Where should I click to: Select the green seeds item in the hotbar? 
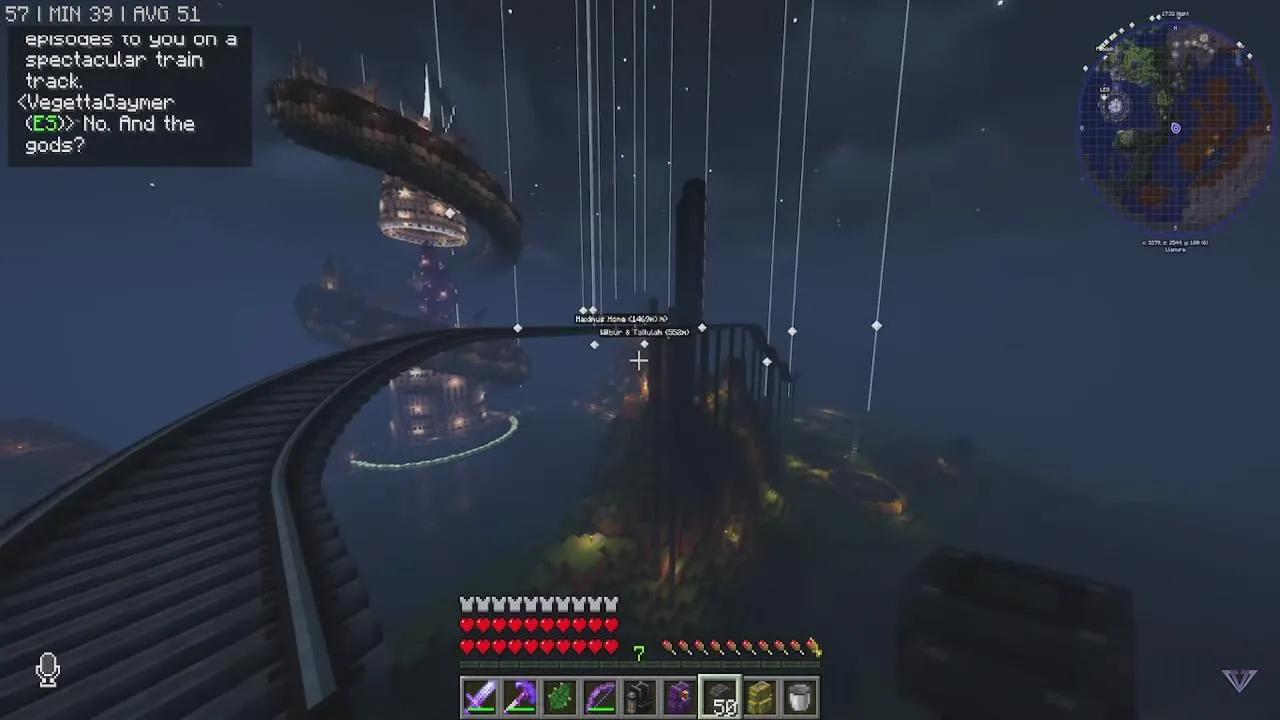[x=559, y=697]
